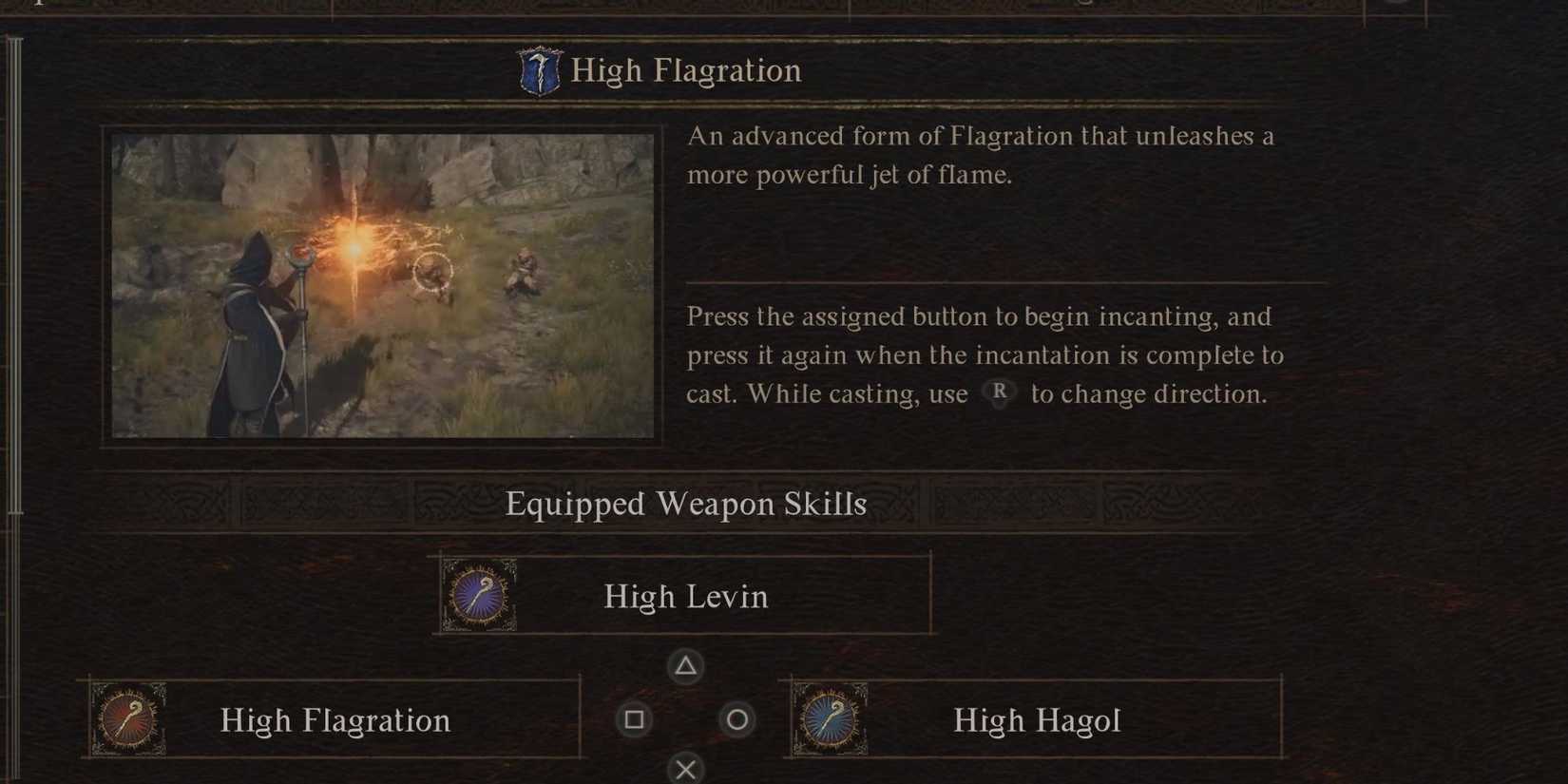Select the High Flagration header tab

point(685,69)
